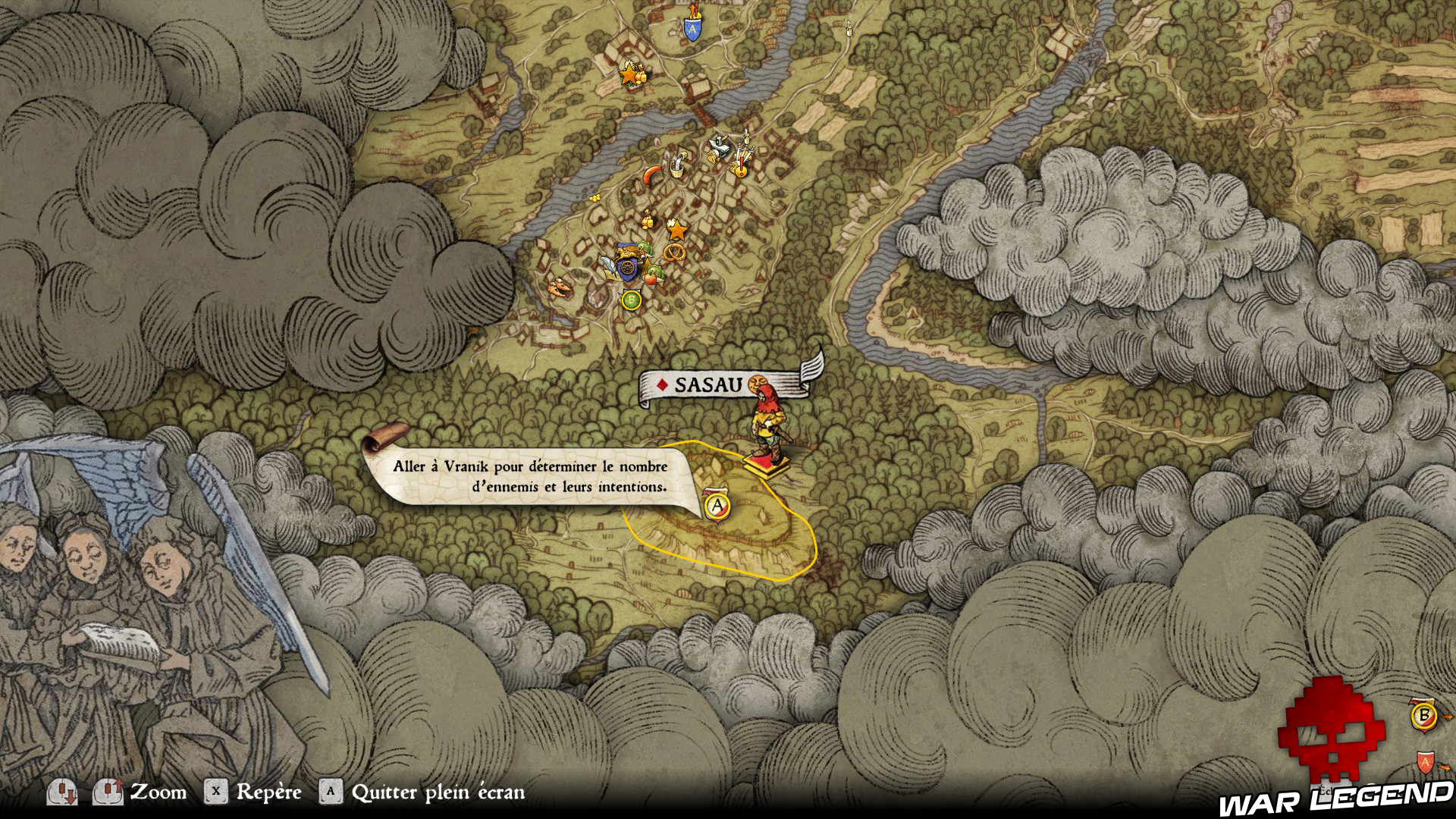Click the "Quitter plein écran" label
The height and width of the screenshot is (819, 1456).
pyautogui.click(x=438, y=792)
